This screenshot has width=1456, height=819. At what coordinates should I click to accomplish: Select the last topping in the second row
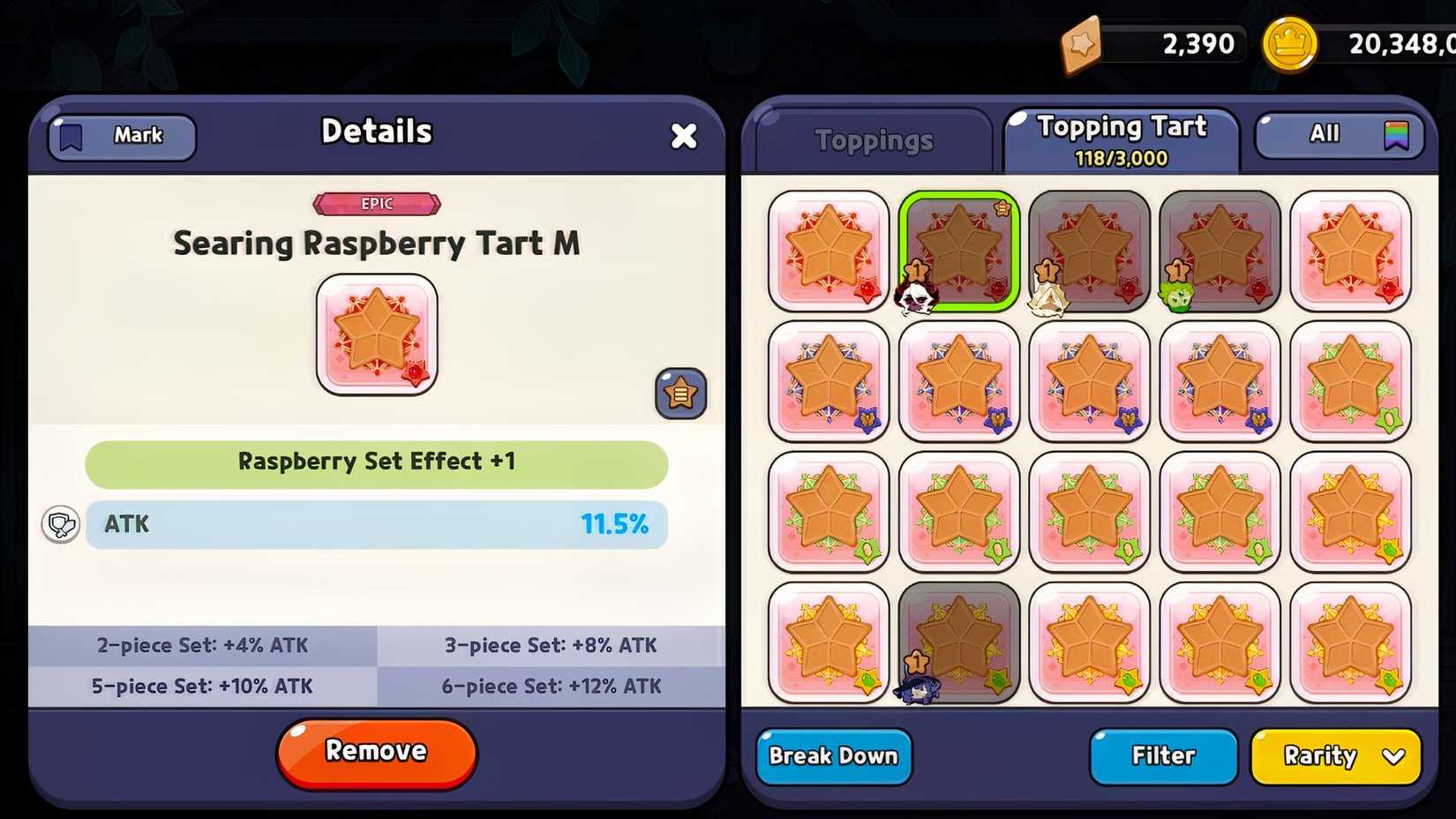coord(1349,382)
